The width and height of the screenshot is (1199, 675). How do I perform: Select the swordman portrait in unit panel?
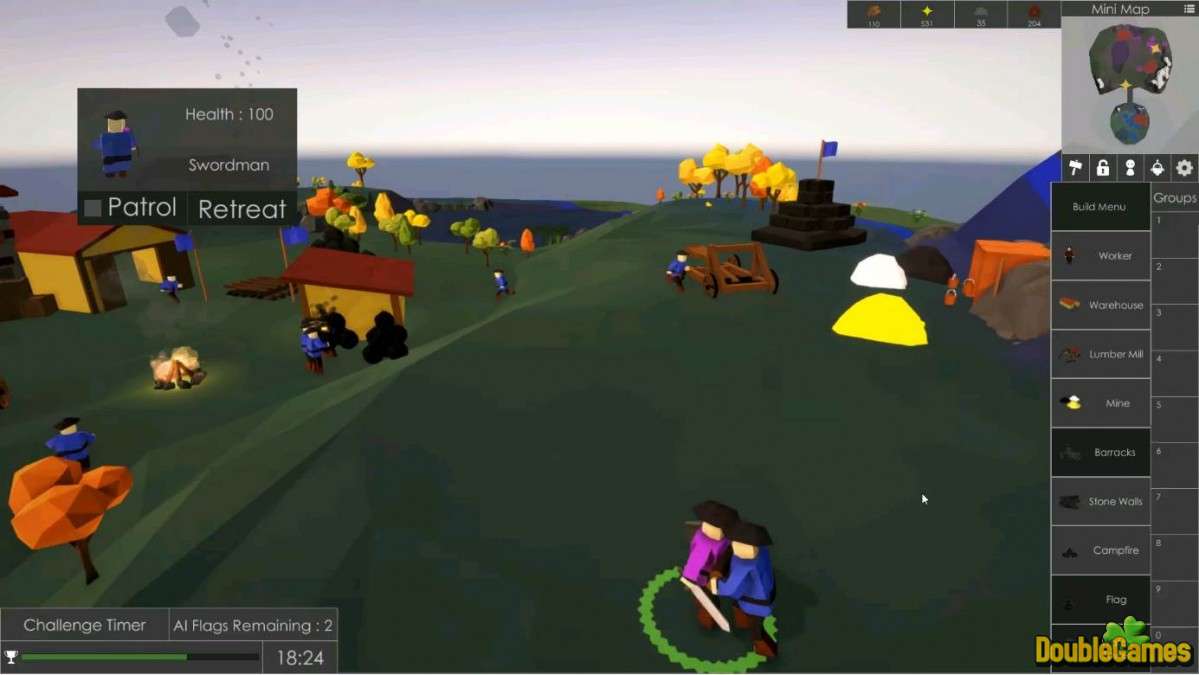point(117,142)
